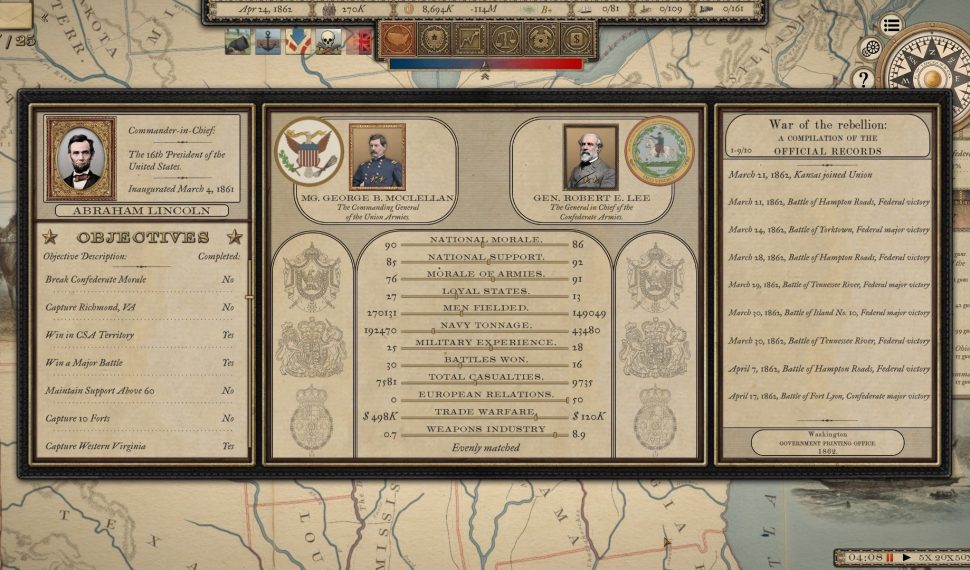970x570 pixels.
Task: Select the cannon icon
Action: [x=238, y=41]
